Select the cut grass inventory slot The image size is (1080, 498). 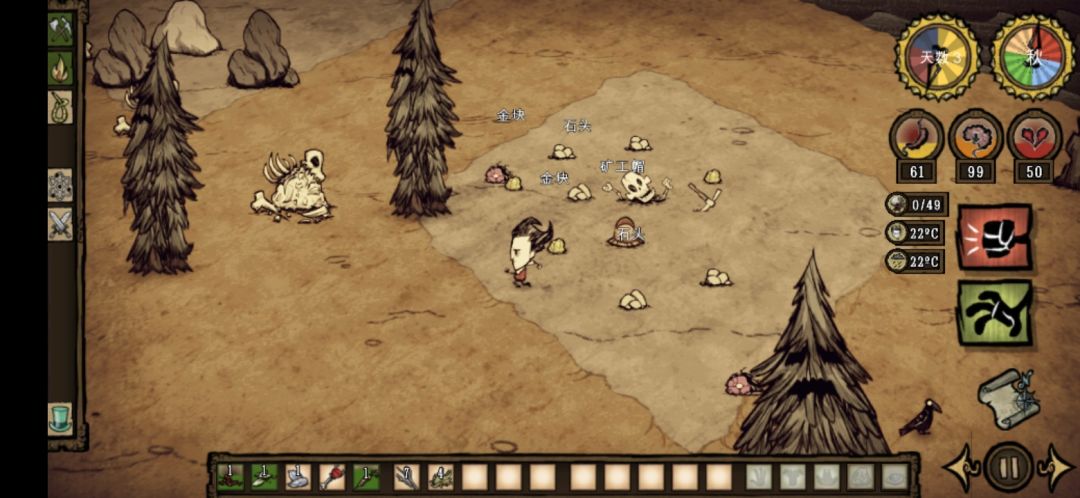click(x=441, y=477)
